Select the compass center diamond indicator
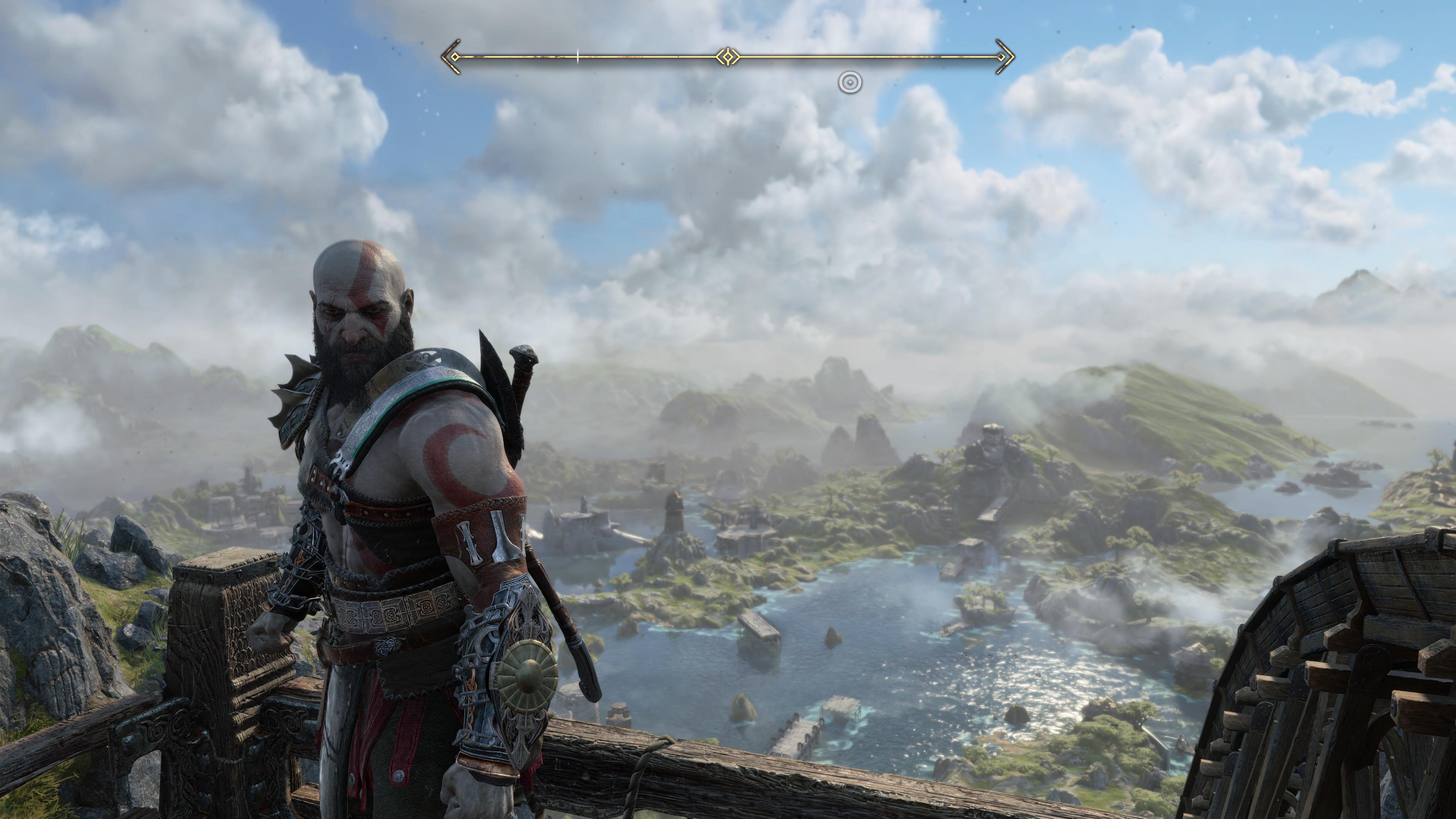 (728, 56)
